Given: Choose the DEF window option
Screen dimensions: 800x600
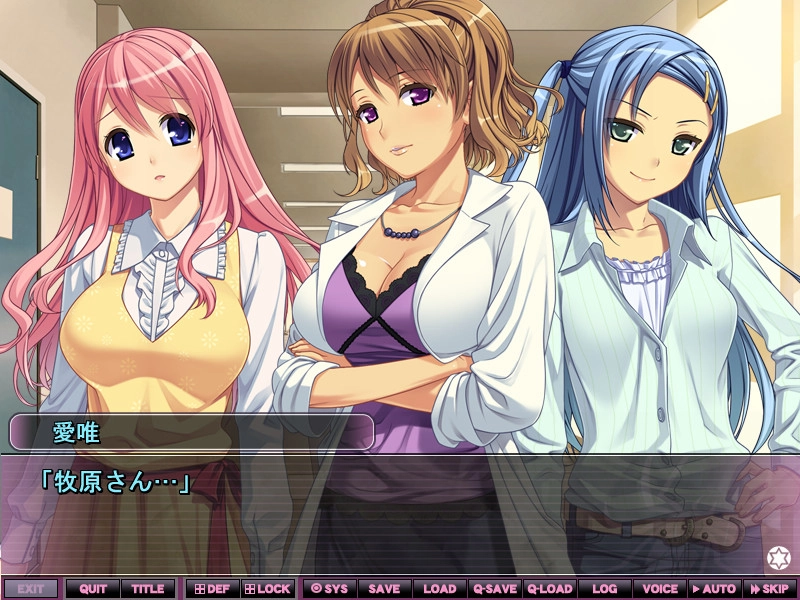Looking at the screenshot, I should pos(211,589).
